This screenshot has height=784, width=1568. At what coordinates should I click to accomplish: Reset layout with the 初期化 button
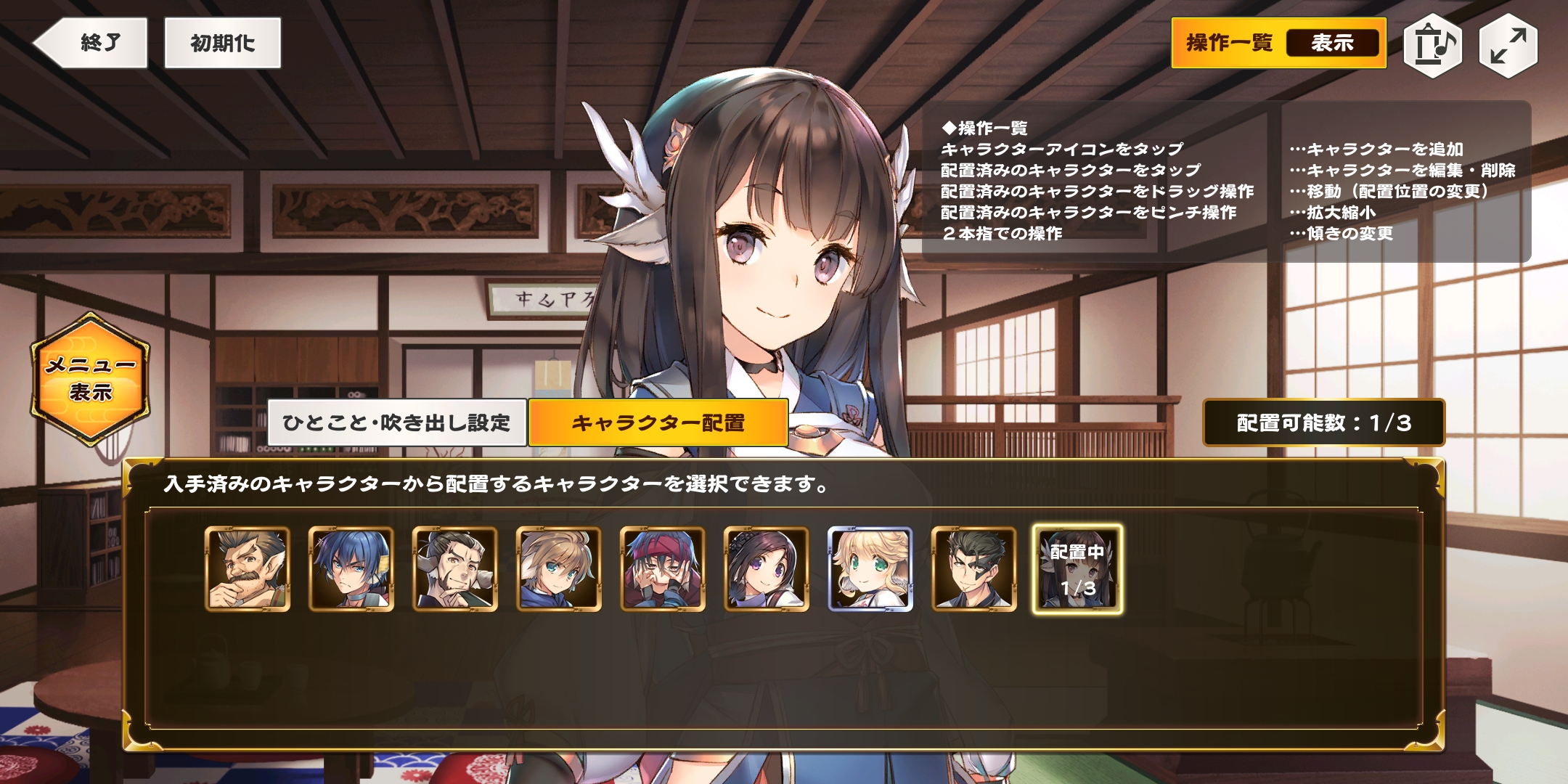click(x=222, y=44)
